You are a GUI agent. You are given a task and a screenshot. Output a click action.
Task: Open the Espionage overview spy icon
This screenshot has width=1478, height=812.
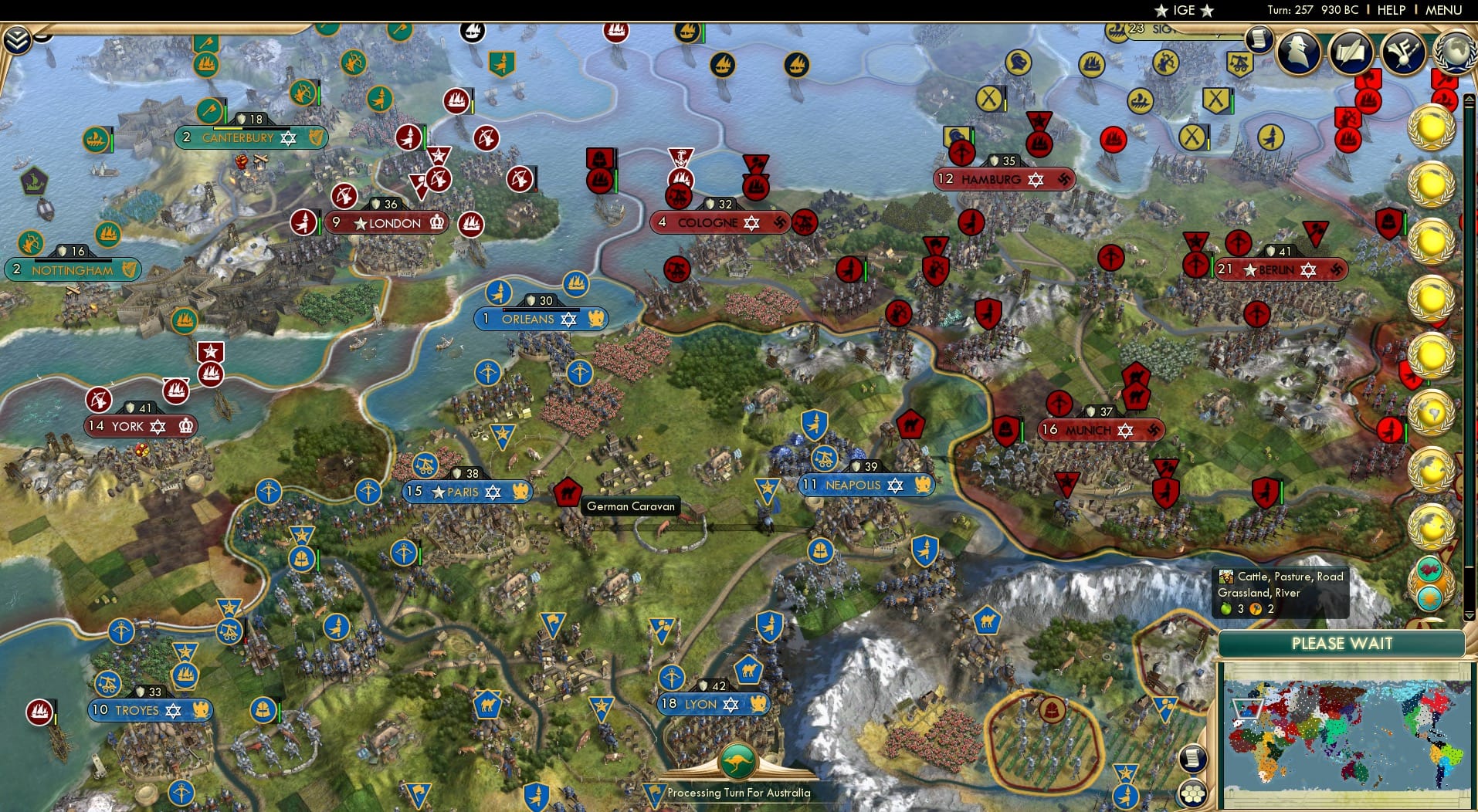[1297, 52]
